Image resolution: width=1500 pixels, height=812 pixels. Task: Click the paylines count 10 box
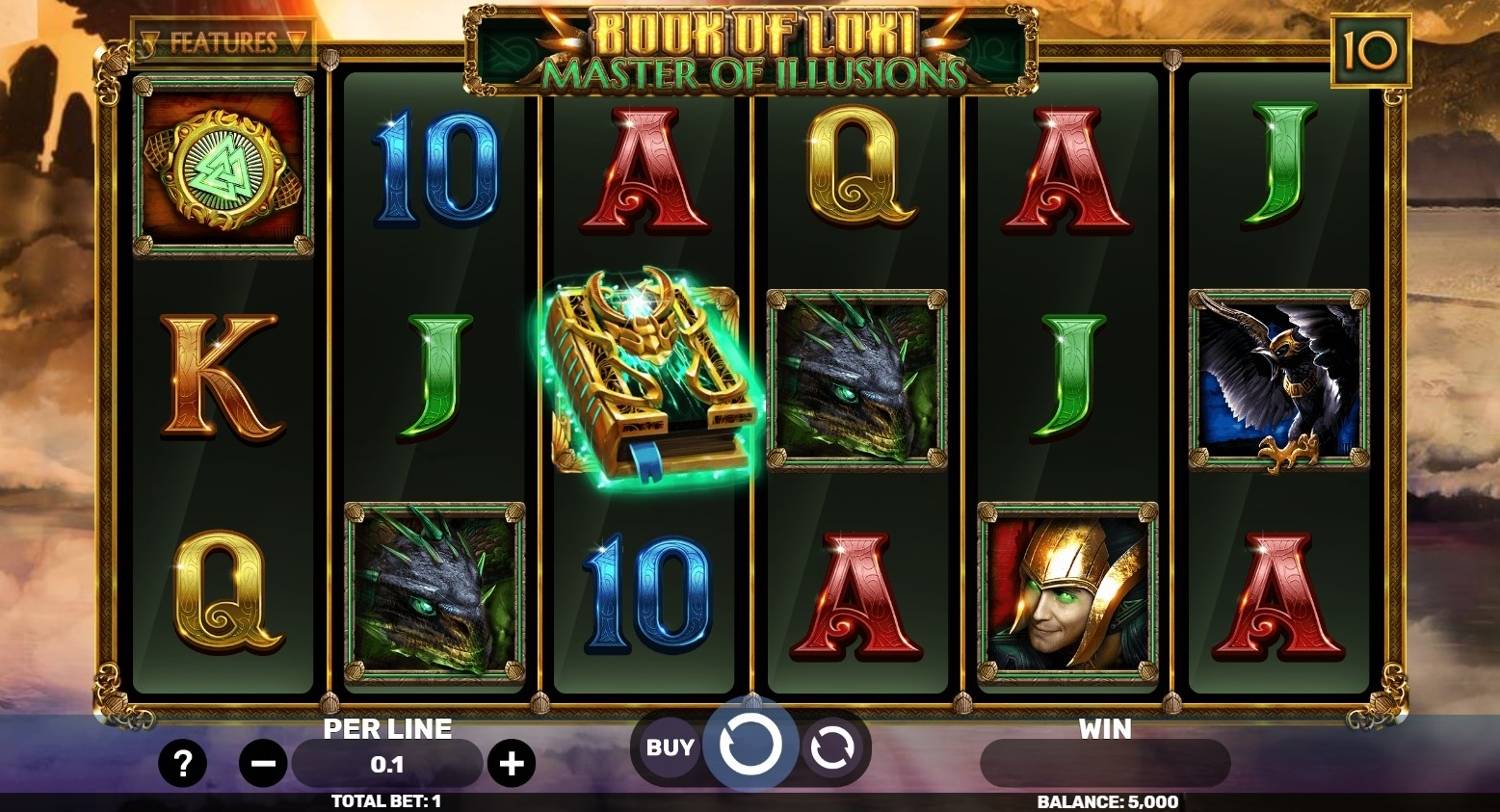click(x=1371, y=51)
